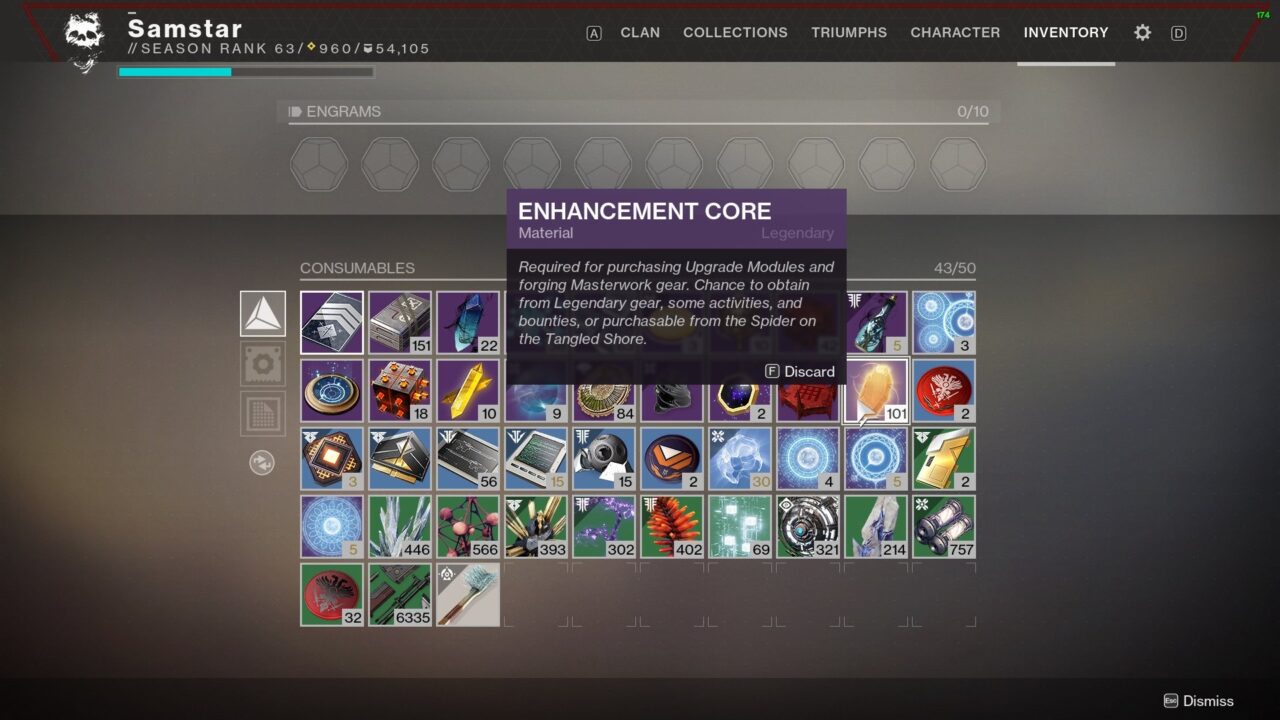Image resolution: width=1280 pixels, height=720 pixels.
Task: Click the red spiky plant stacked 402
Action: (672, 527)
